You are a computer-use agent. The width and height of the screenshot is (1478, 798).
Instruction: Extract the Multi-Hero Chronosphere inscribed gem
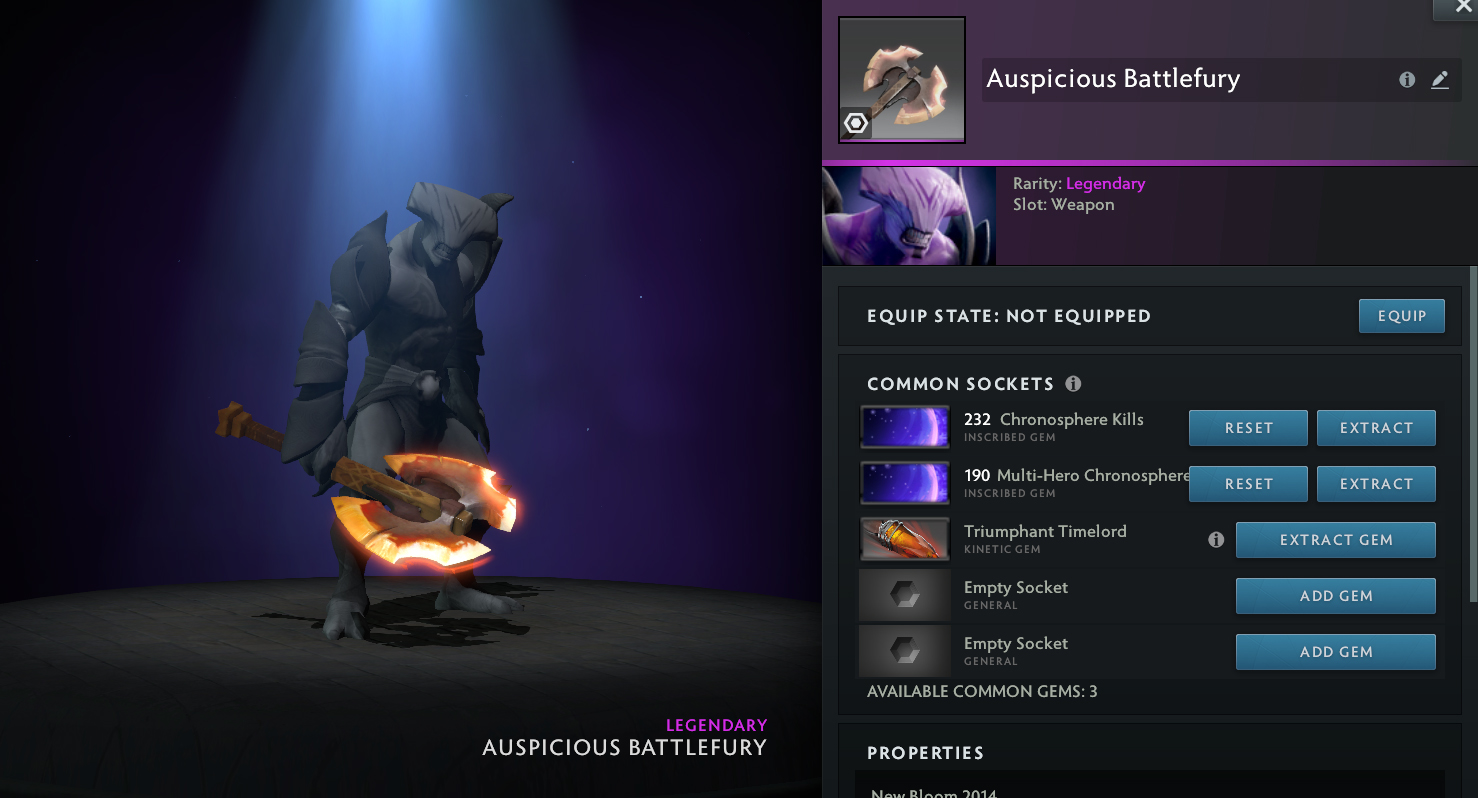[x=1376, y=484]
